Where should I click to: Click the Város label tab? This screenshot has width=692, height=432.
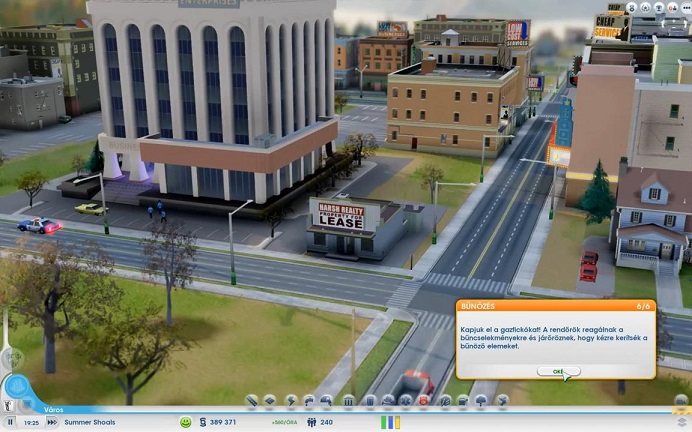[54, 409]
